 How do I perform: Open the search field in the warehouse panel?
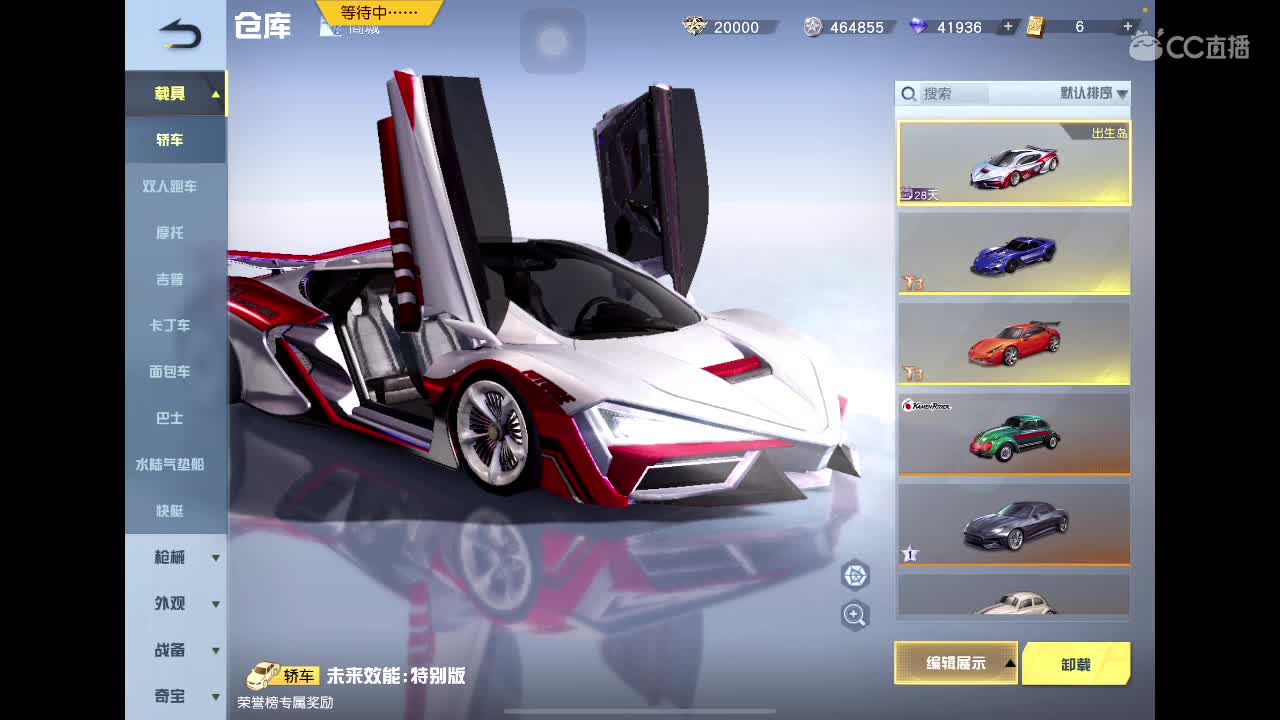coord(940,93)
